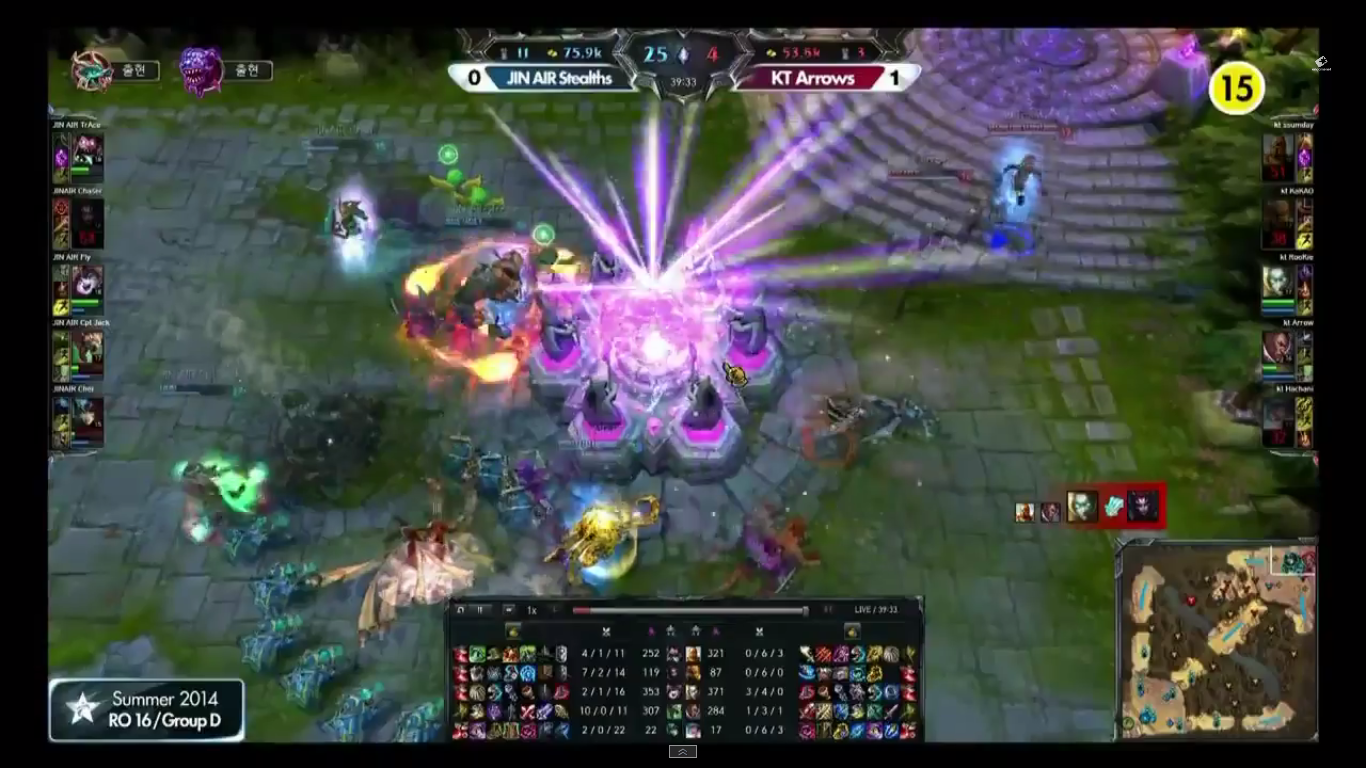Collapse the stats panel with the chevron
Screen dimensions: 1366x768
[683, 751]
